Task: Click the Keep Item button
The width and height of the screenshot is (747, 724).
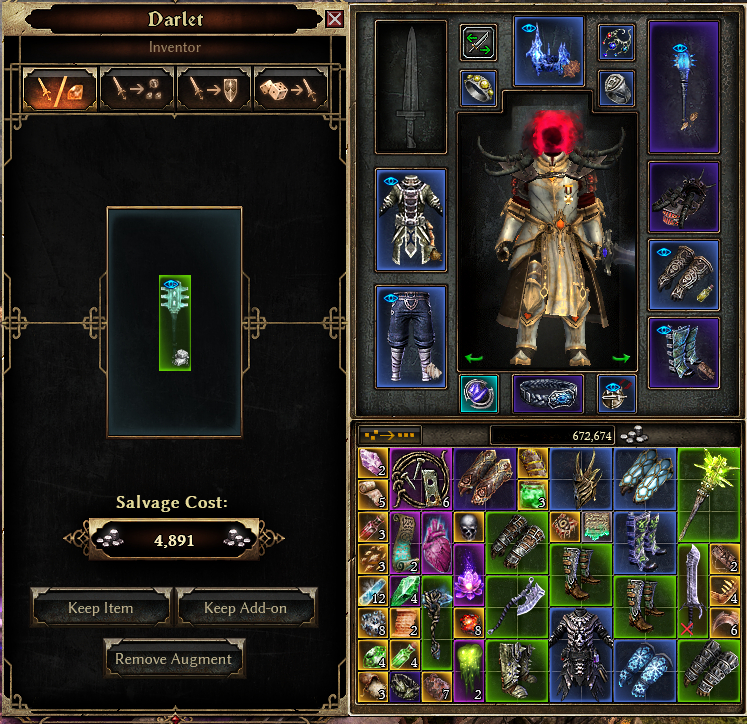Action: click(101, 607)
